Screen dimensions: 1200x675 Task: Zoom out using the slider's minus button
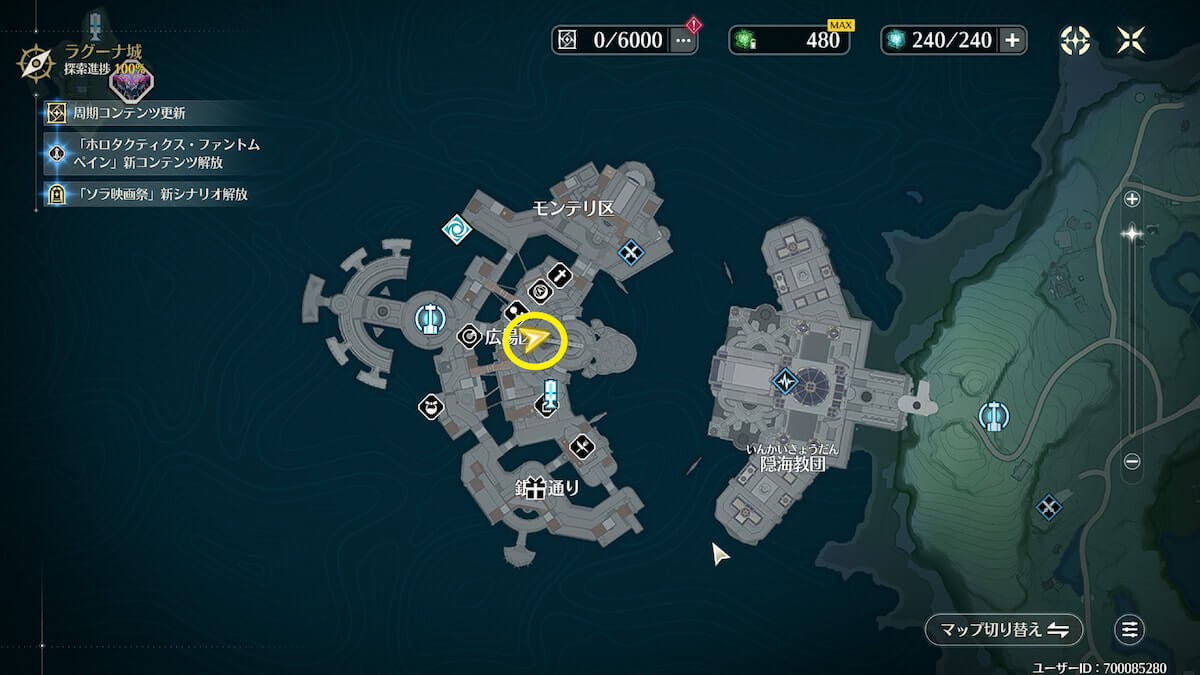(x=1132, y=461)
